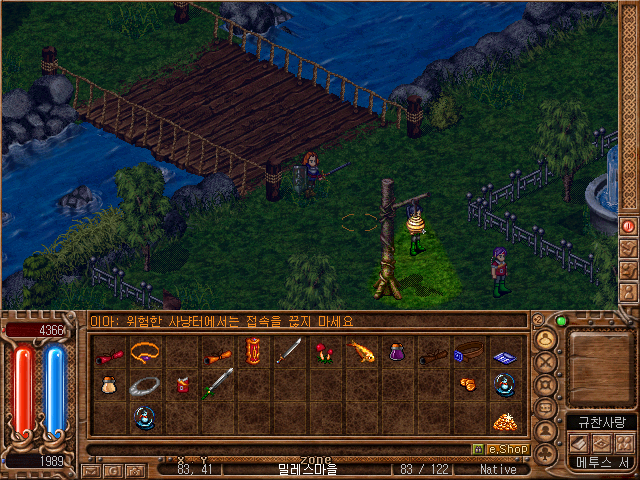The image size is (640, 480).
Task: Open the crossed swords panel button
Action: click(545, 361)
